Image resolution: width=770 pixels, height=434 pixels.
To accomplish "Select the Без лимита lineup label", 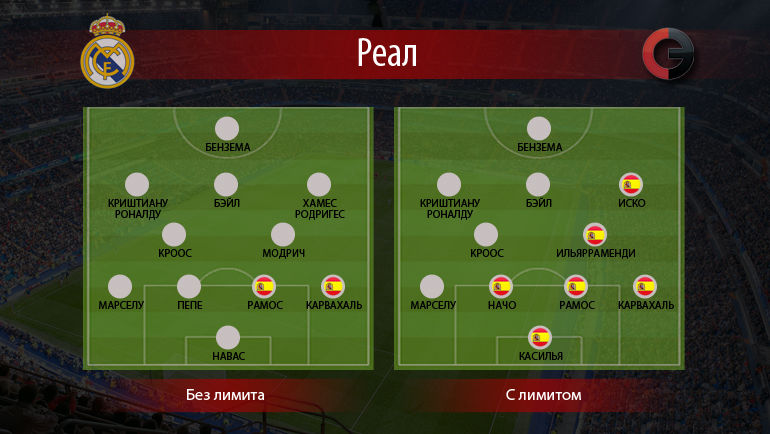I will (225, 395).
